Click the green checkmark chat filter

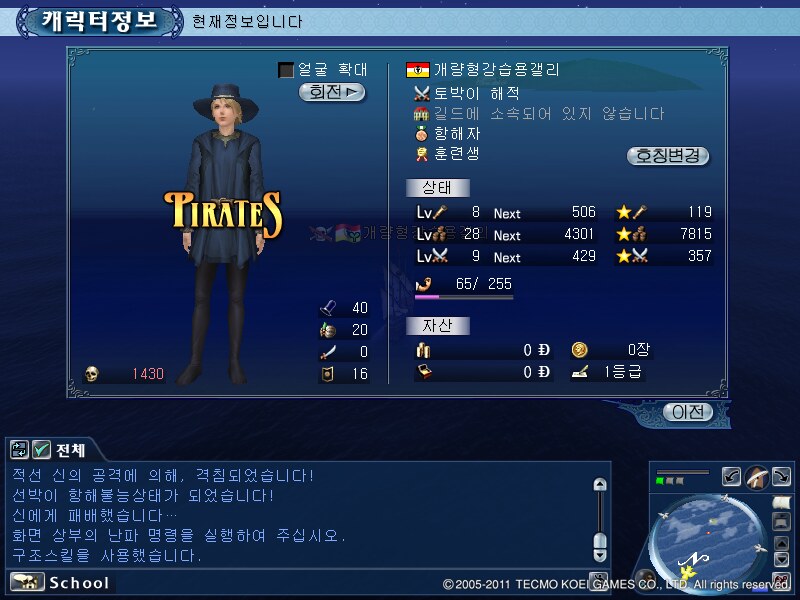41,450
